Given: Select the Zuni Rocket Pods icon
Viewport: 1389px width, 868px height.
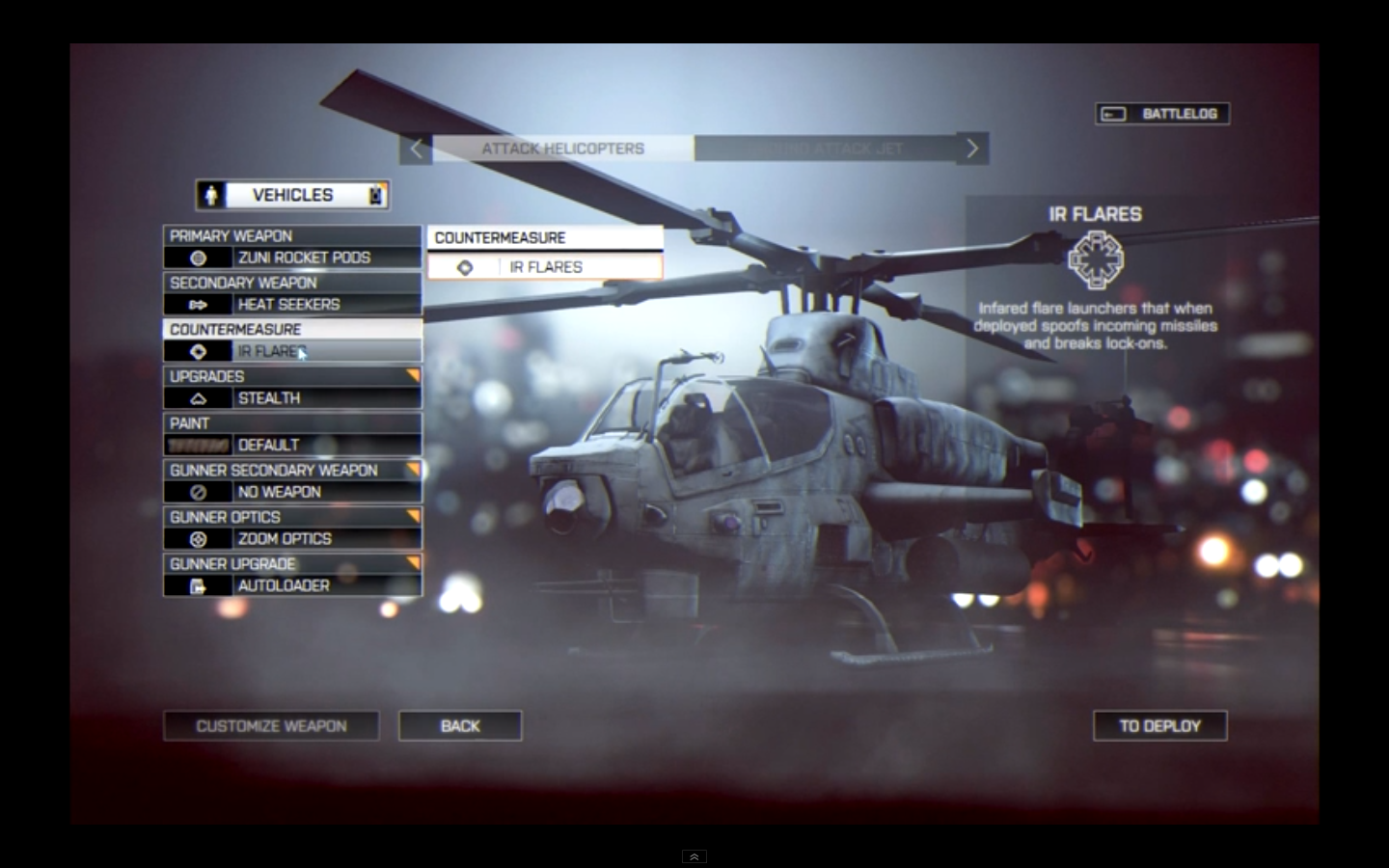Looking at the screenshot, I should point(199,258).
